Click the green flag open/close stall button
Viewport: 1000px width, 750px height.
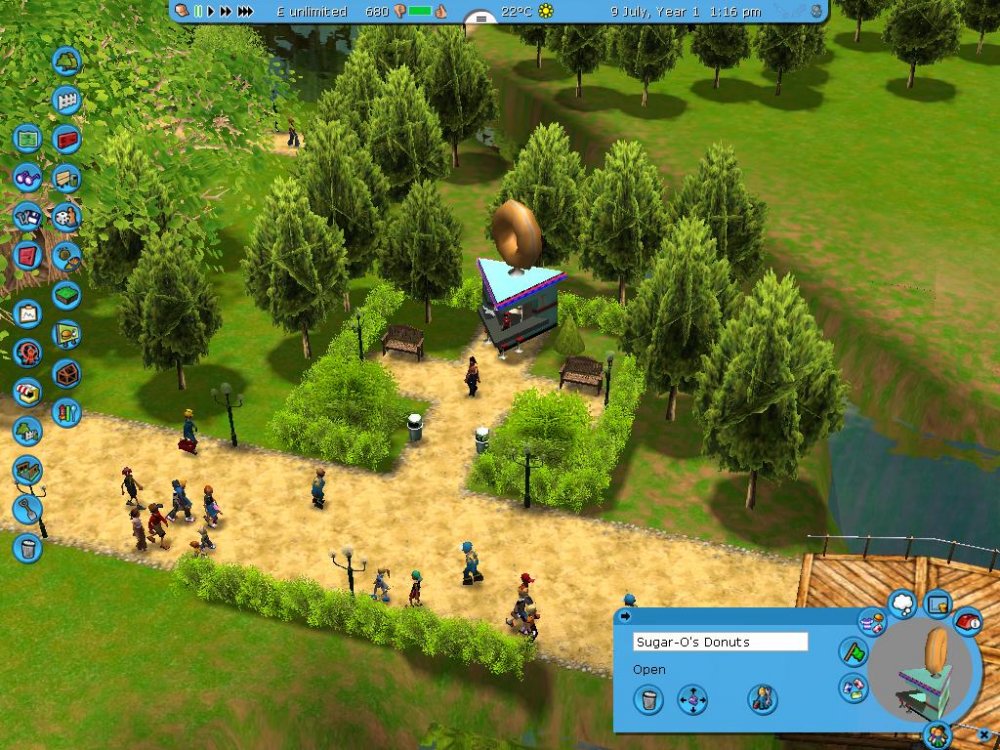pyautogui.click(x=855, y=654)
